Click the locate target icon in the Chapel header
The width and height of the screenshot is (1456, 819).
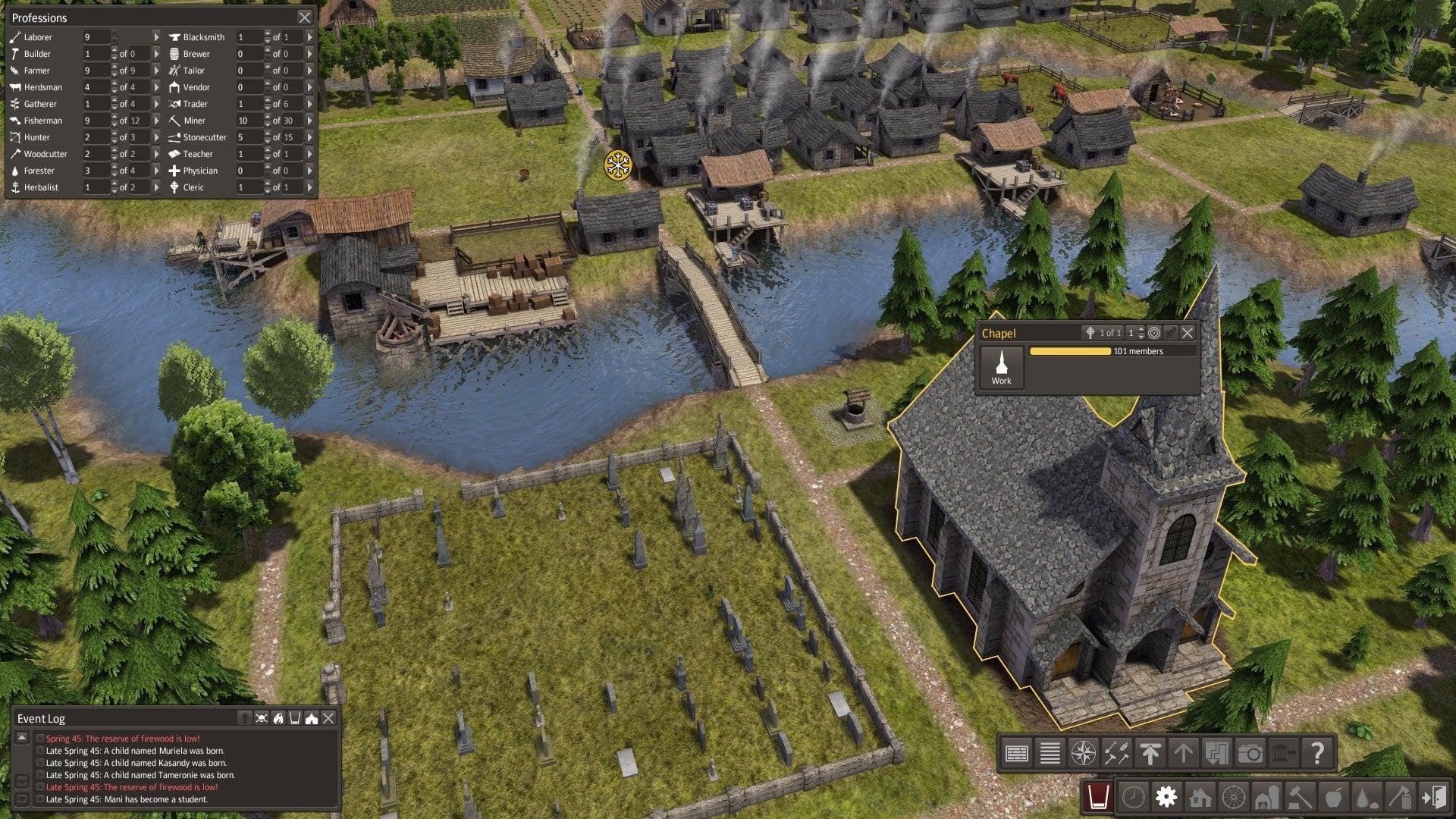point(1154,334)
